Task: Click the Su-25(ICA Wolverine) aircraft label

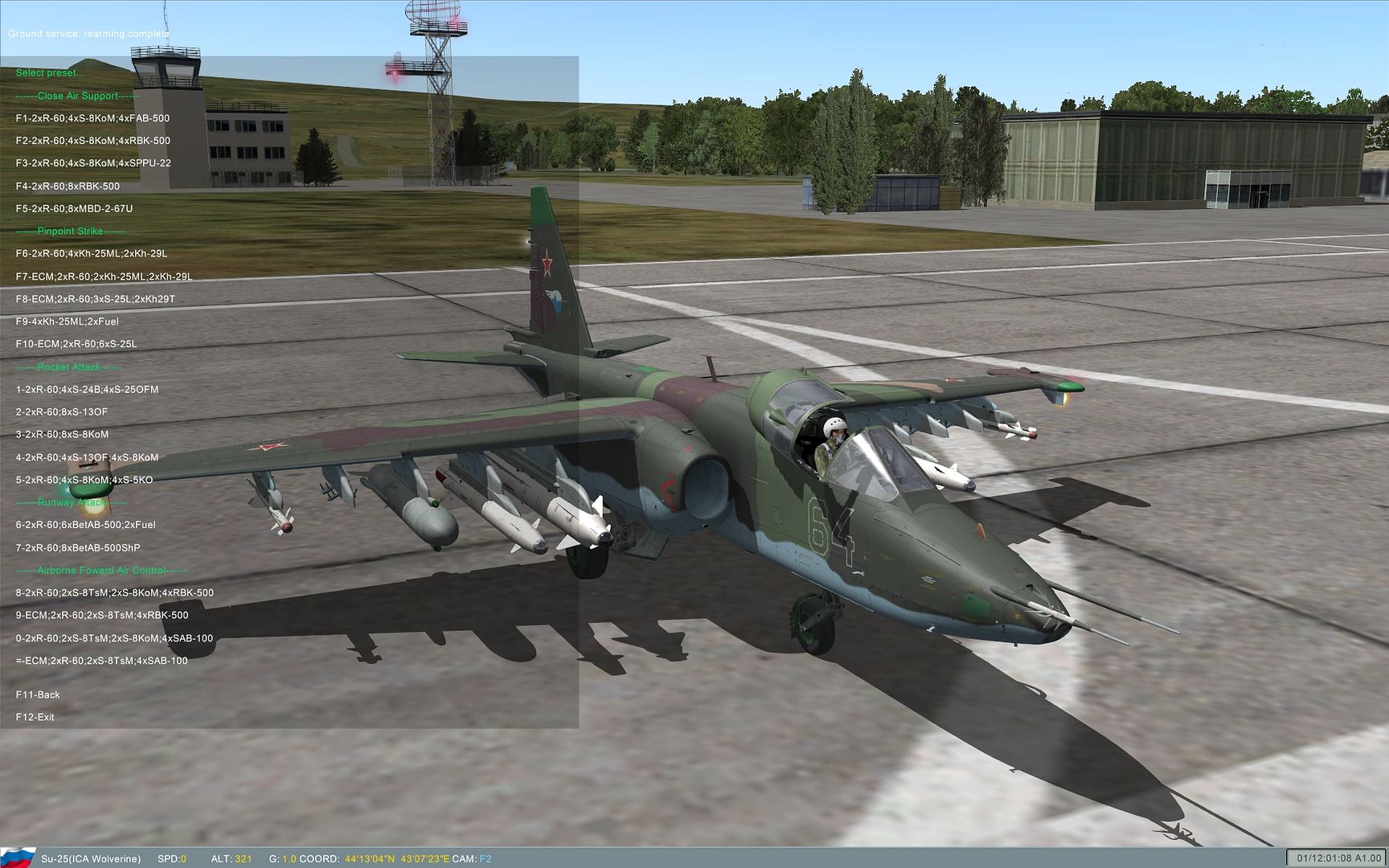Action: 92,858
